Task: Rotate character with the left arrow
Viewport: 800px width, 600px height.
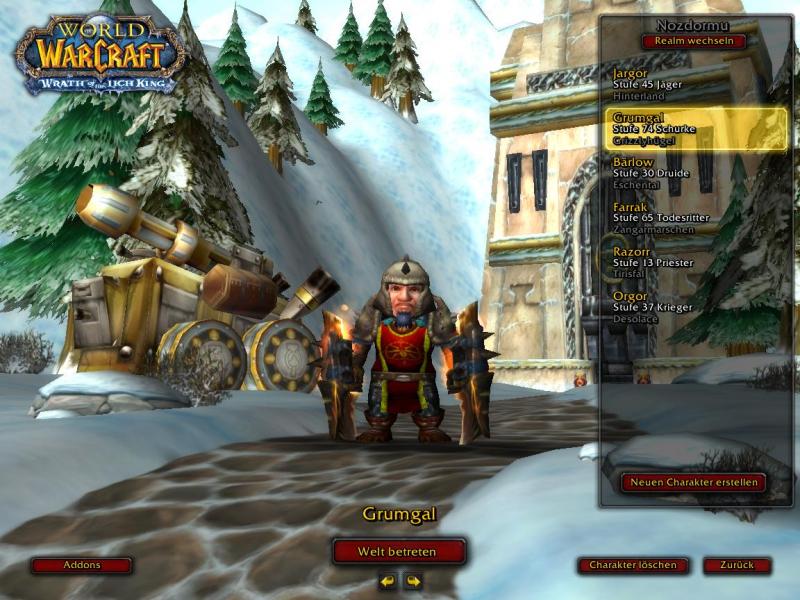Action: [387, 581]
